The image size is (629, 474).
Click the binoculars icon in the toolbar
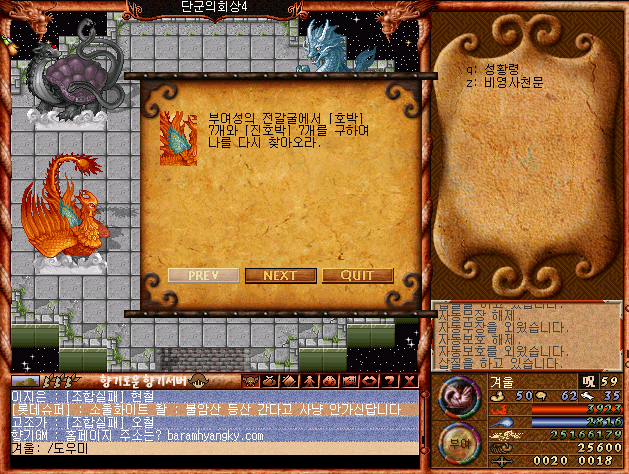click(x=329, y=381)
